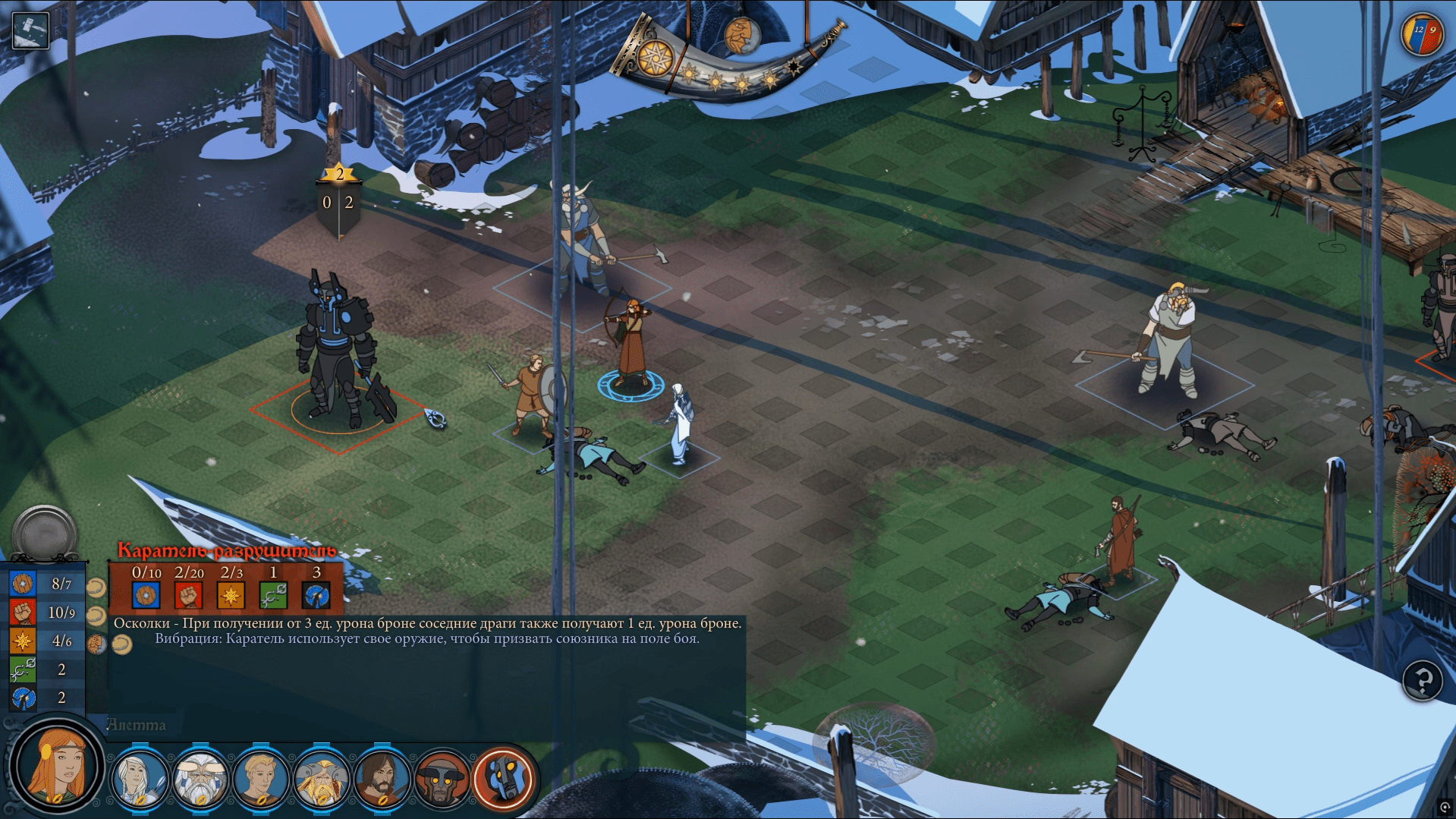Select the dark-haired bearded man portrait
The width and height of the screenshot is (1456, 819).
coord(382,779)
